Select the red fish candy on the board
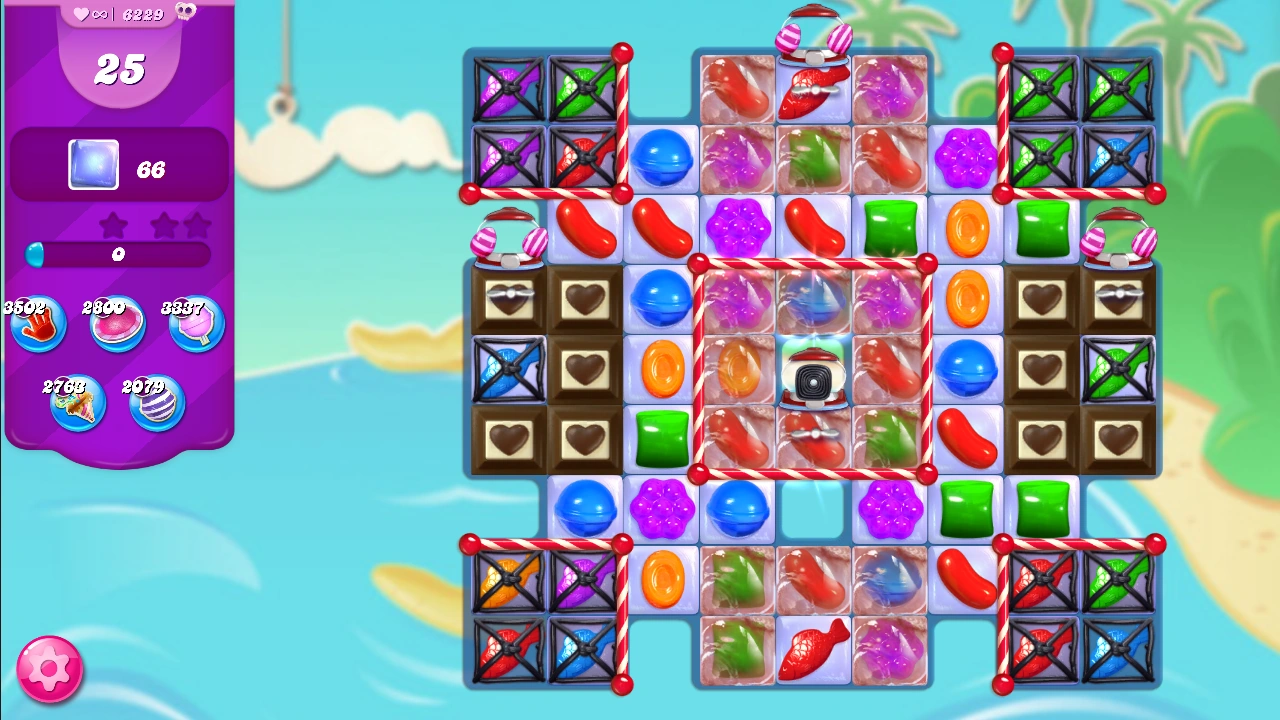This screenshot has height=720, width=1280. coord(813,650)
